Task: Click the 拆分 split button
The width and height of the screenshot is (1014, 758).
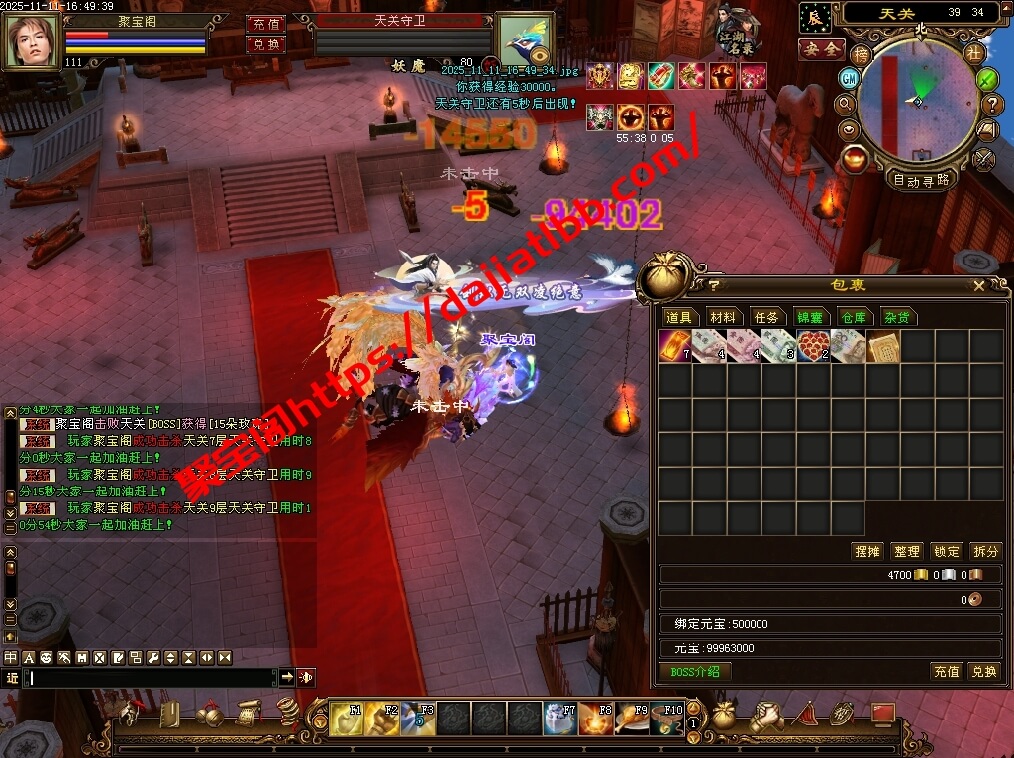Action: click(985, 551)
